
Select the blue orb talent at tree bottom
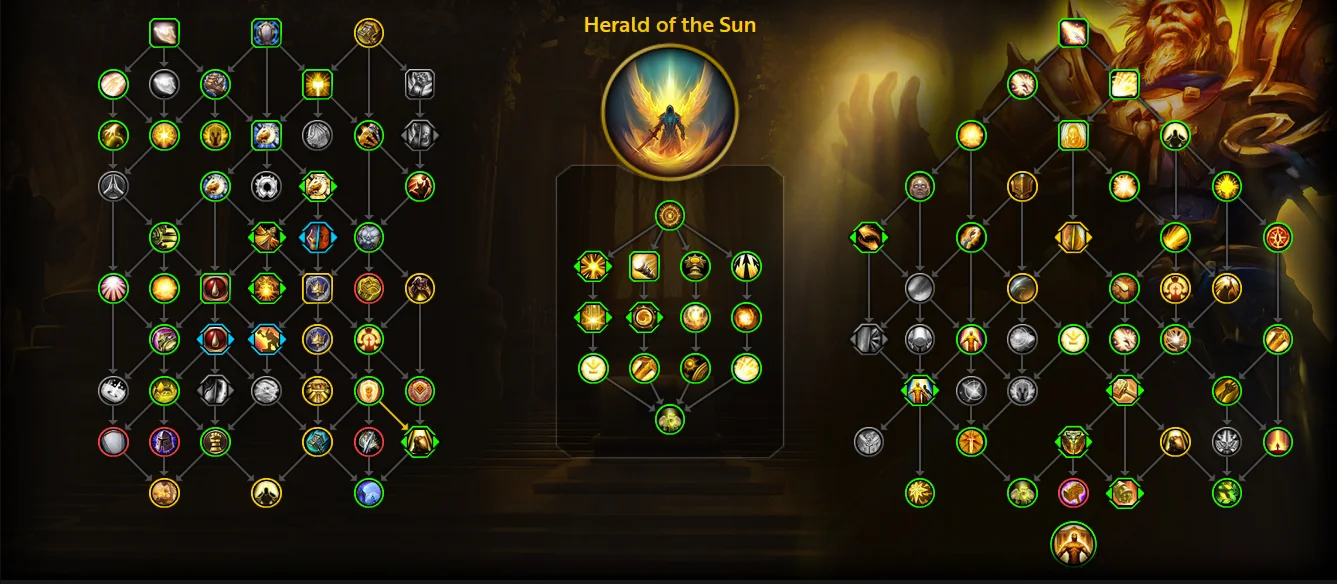[369, 492]
